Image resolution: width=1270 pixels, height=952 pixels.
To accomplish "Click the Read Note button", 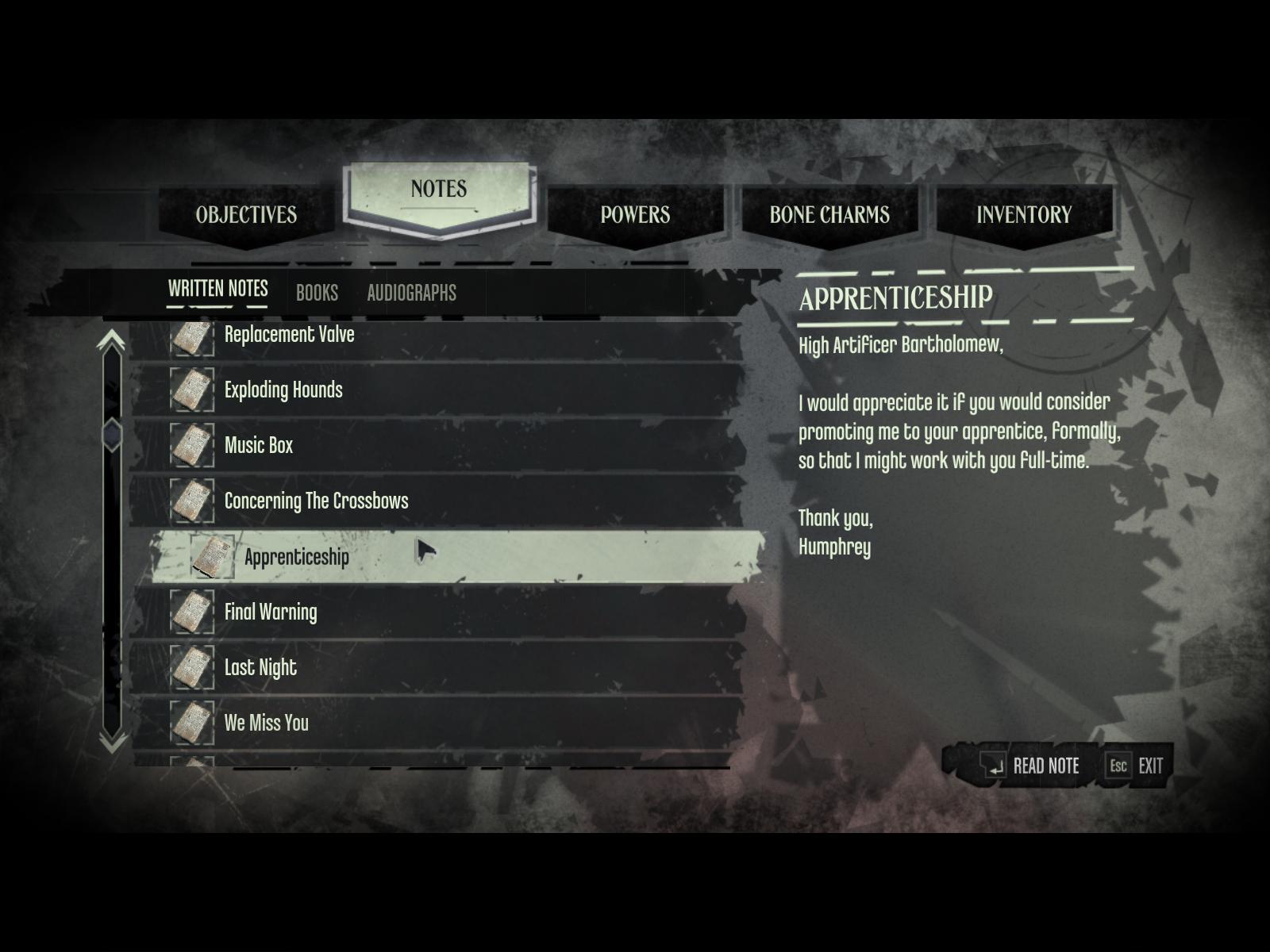I will 1030,766.
